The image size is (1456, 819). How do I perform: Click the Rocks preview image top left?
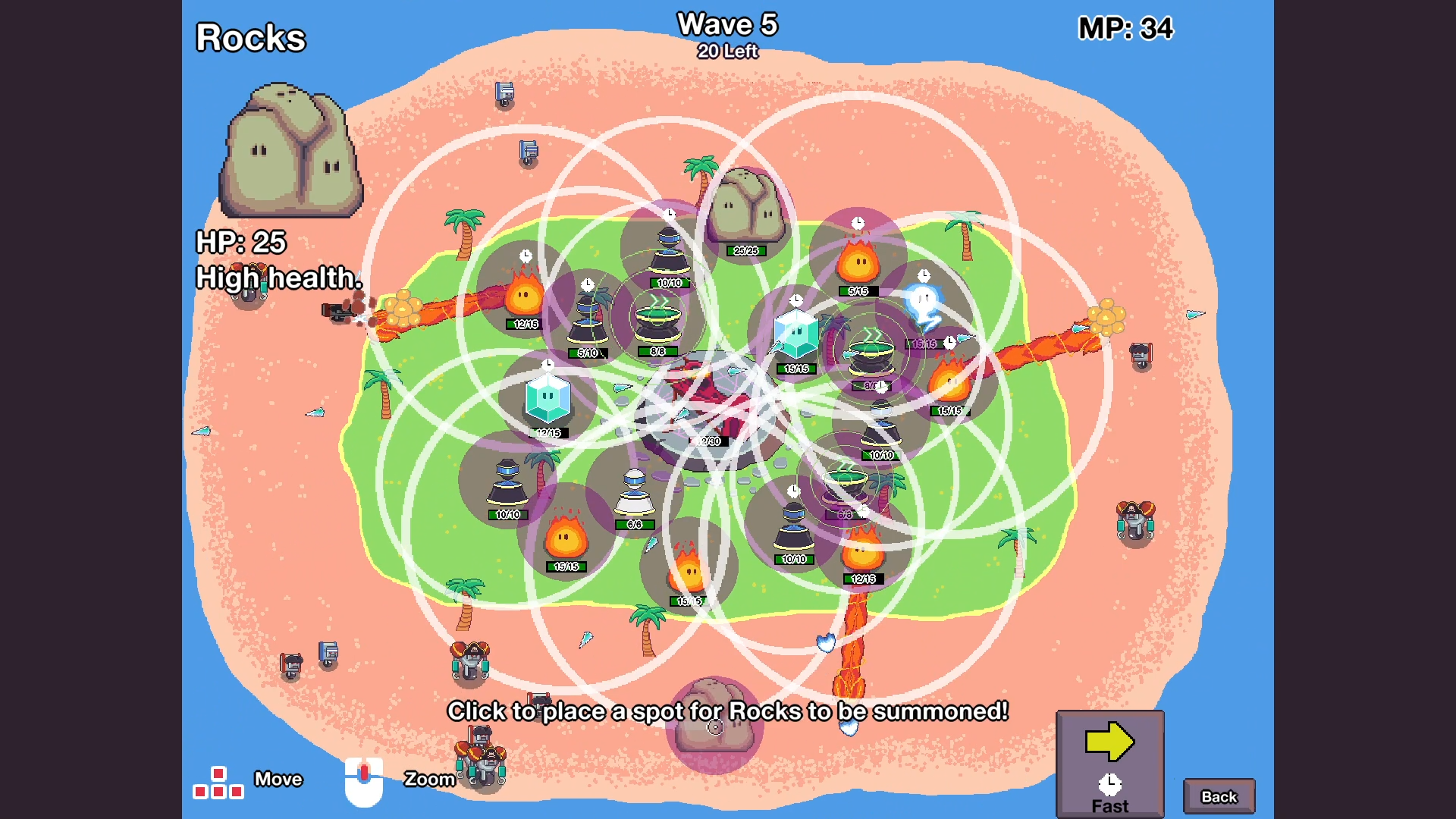(292, 152)
